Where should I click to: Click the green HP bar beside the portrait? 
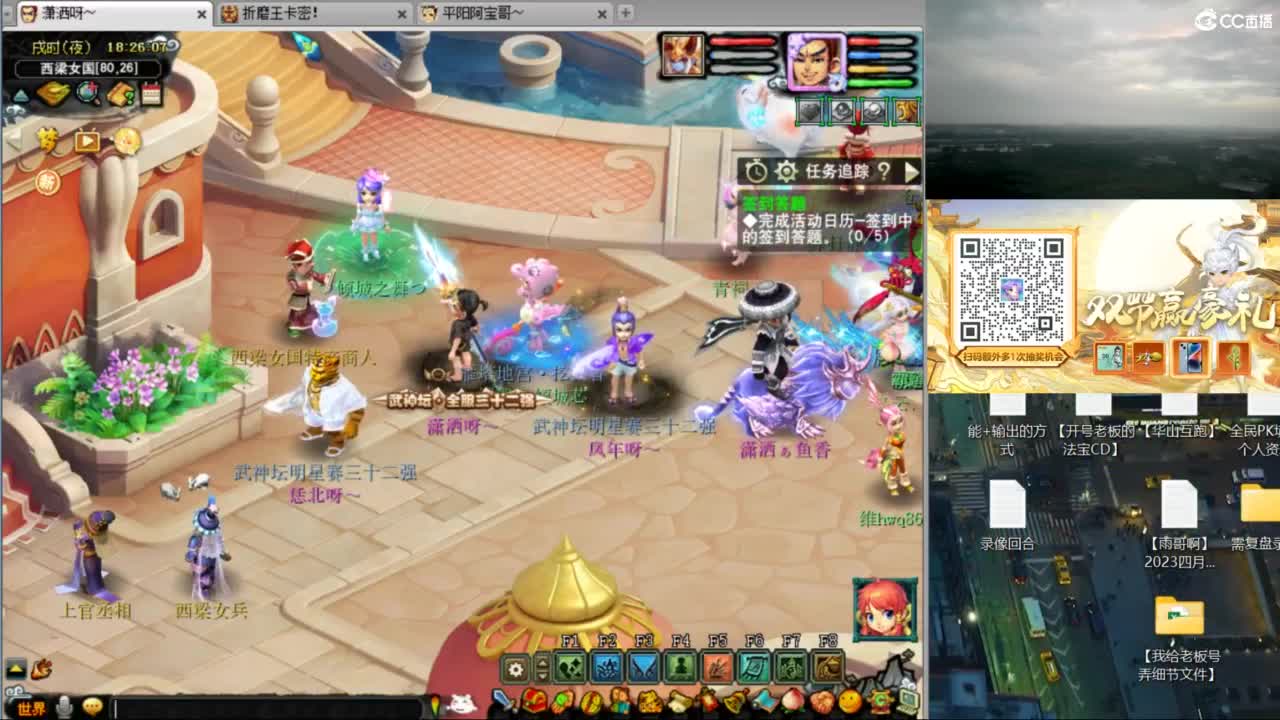tap(880, 82)
